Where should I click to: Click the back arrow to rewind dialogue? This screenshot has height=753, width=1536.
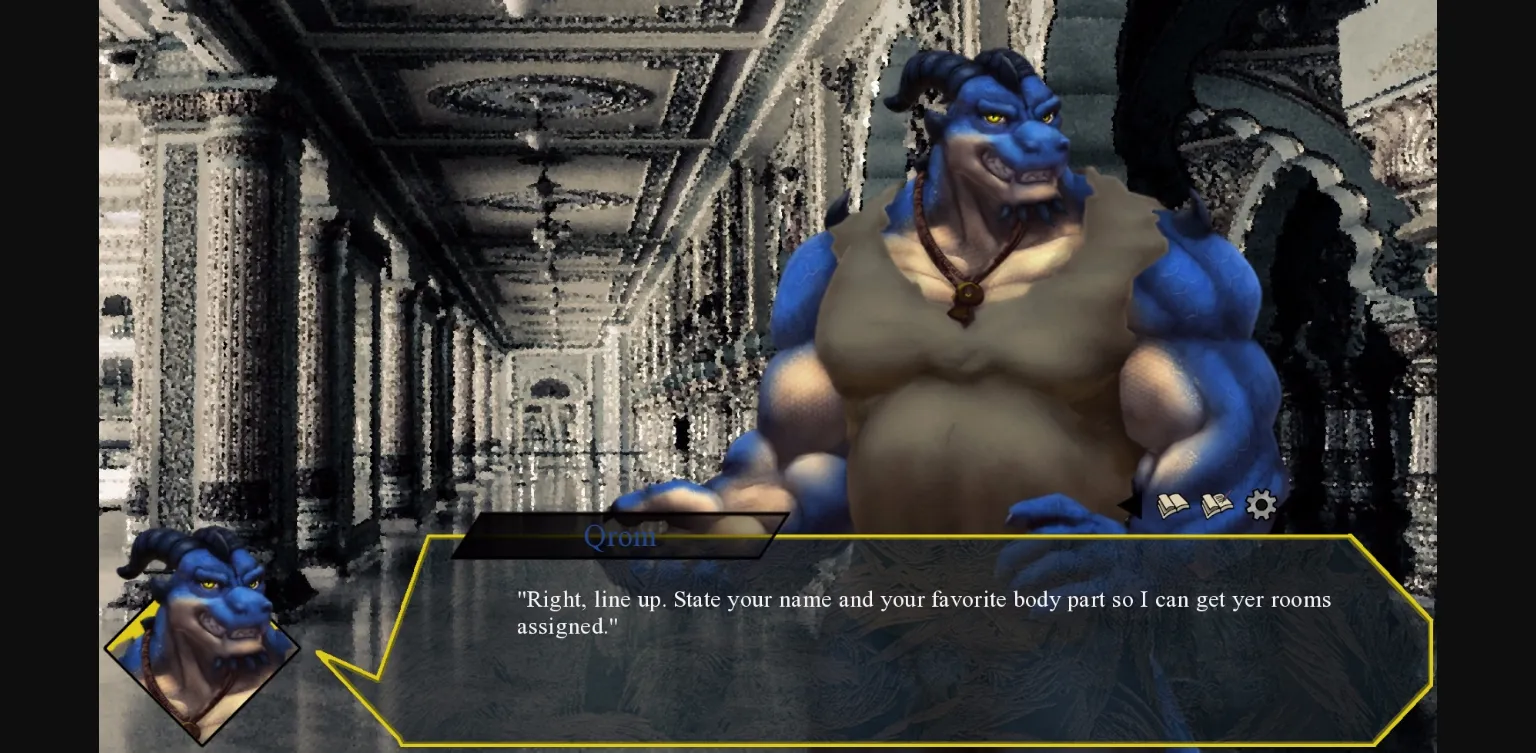(x=1128, y=506)
